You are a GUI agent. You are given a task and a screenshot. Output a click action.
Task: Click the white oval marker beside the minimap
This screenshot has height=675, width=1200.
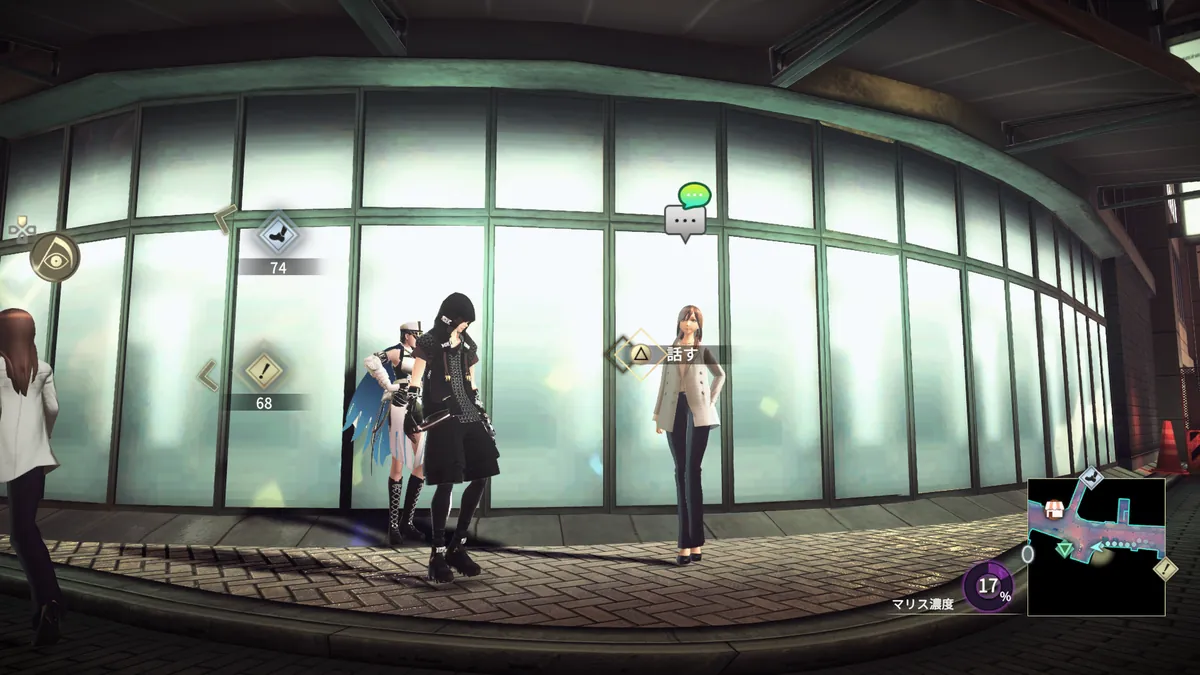(1028, 553)
